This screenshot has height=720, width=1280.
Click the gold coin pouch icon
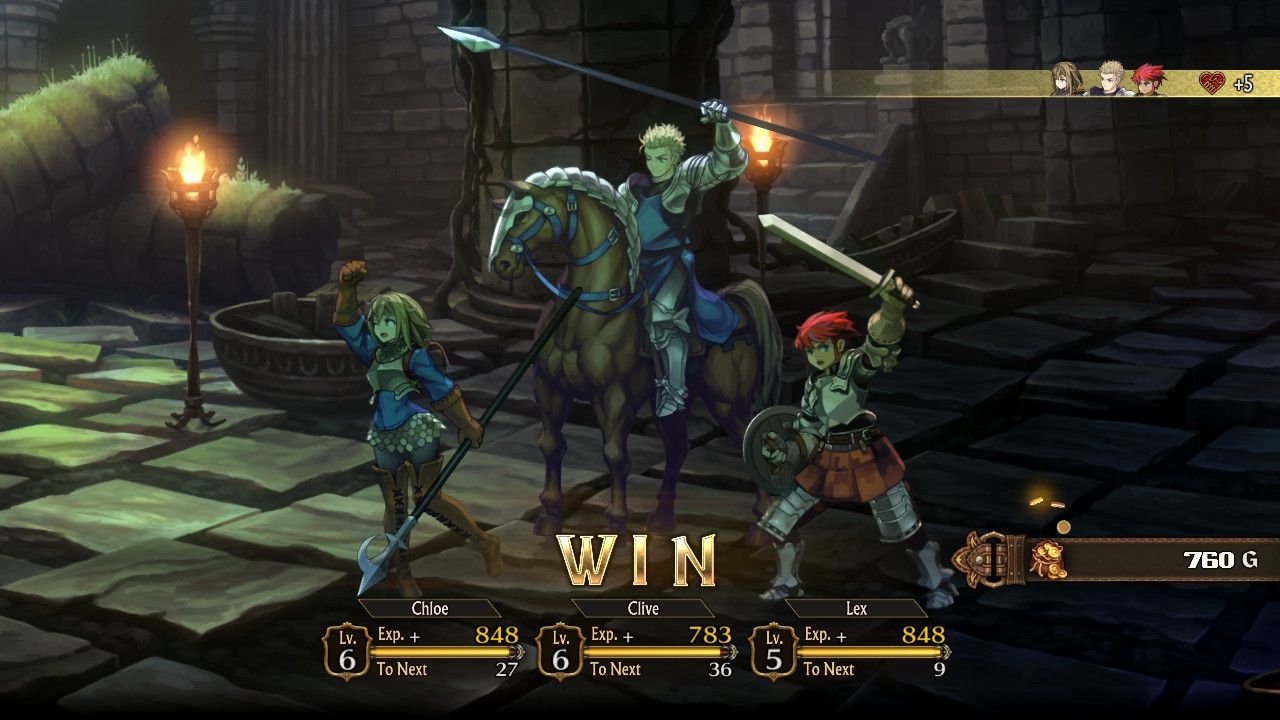pos(1048,559)
